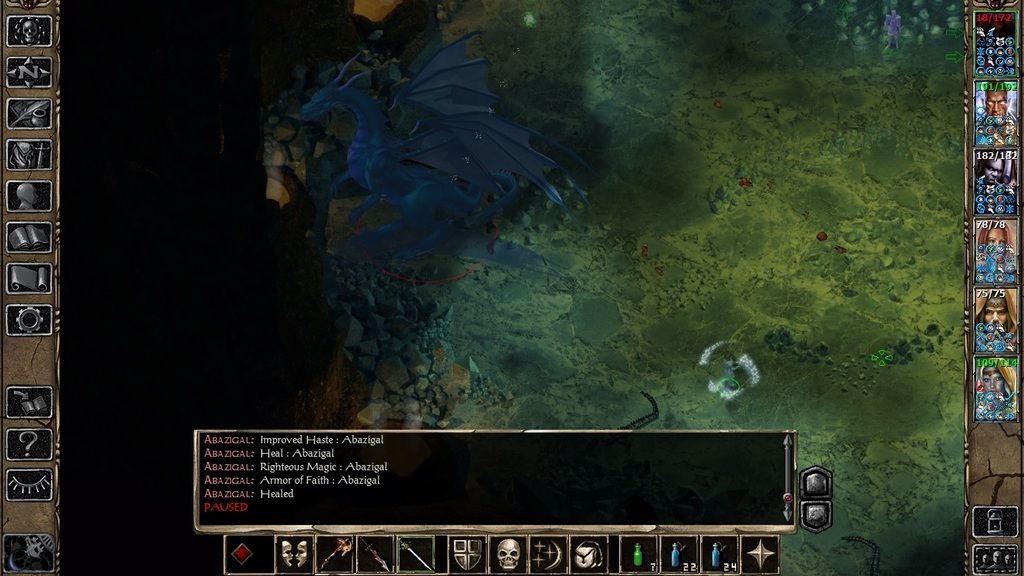Select the portrait showing 182/182 health
This screenshot has height=576, width=1024.
coord(995,182)
